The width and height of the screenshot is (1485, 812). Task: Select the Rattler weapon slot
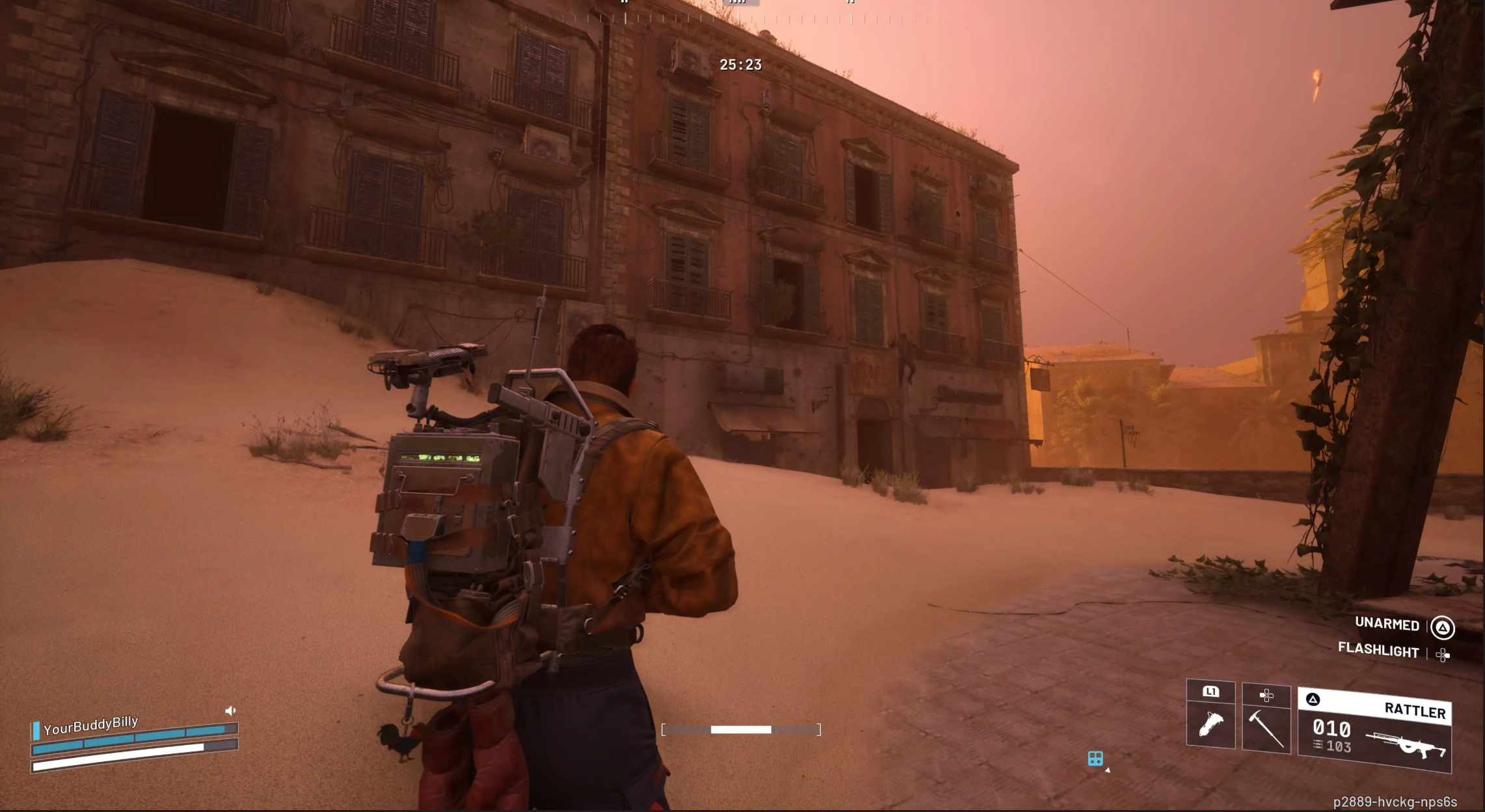[x=1374, y=731]
